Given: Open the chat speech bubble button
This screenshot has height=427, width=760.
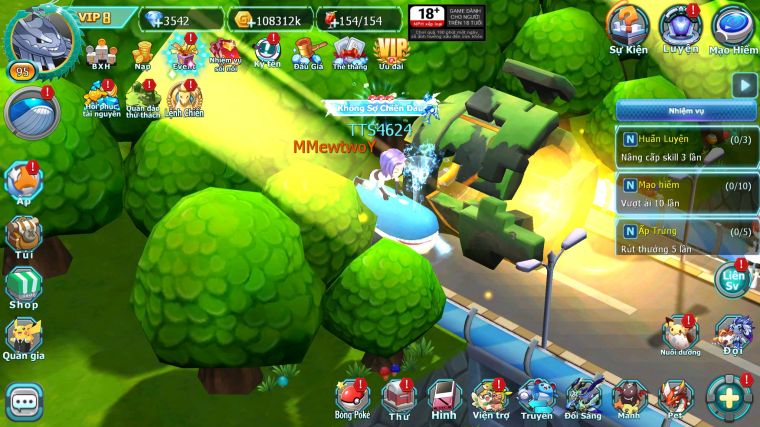Looking at the screenshot, I should (x=23, y=400).
